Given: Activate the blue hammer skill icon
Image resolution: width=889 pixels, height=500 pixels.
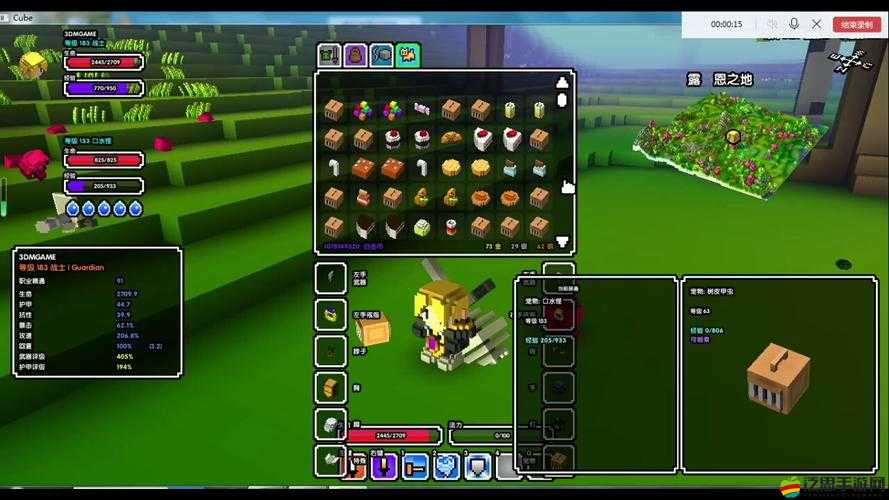Looking at the screenshot, I should tap(416, 466).
